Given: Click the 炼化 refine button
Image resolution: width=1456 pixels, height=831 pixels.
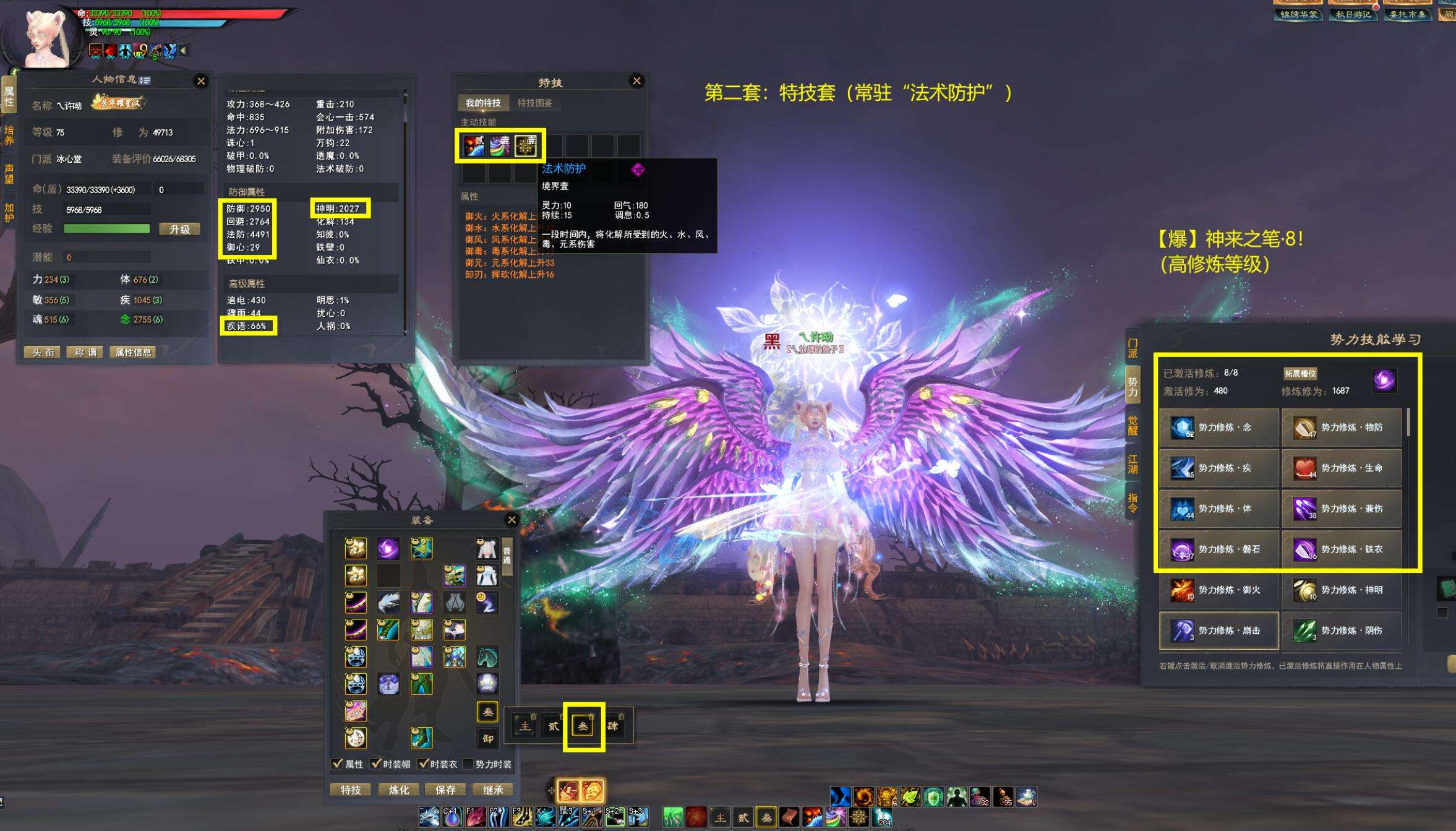Looking at the screenshot, I should (398, 790).
